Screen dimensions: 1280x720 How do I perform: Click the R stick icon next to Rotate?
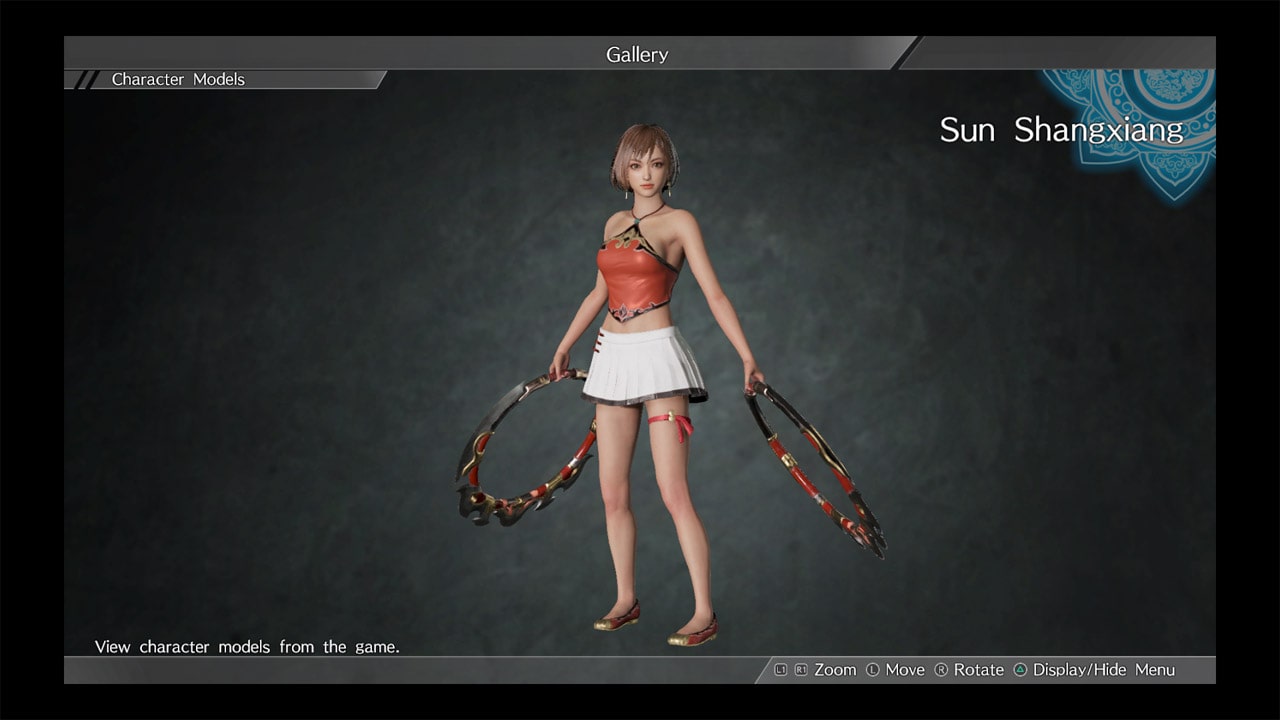pos(941,670)
